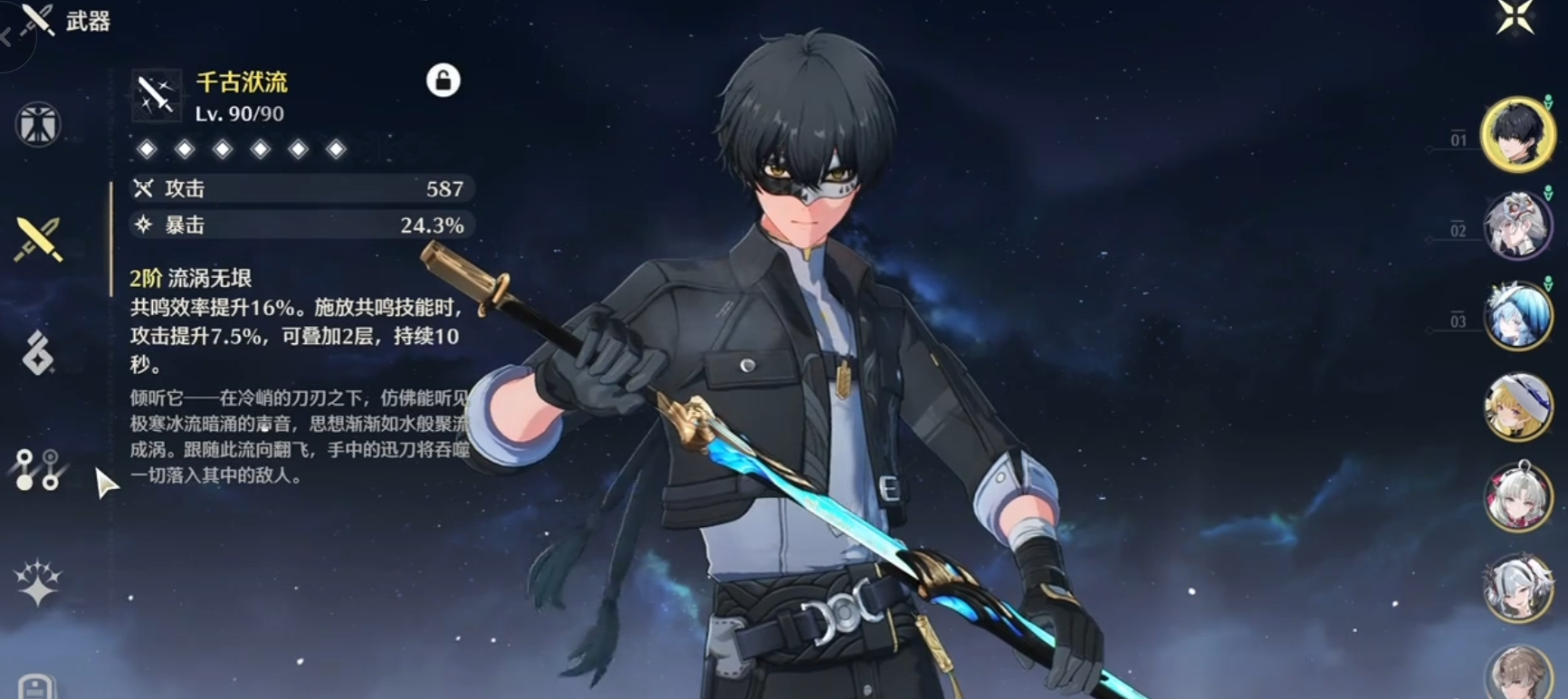Screen dimensions: 1568x699
Task: Toggle the weapon lock icon
Action: (x=443, y=81)
